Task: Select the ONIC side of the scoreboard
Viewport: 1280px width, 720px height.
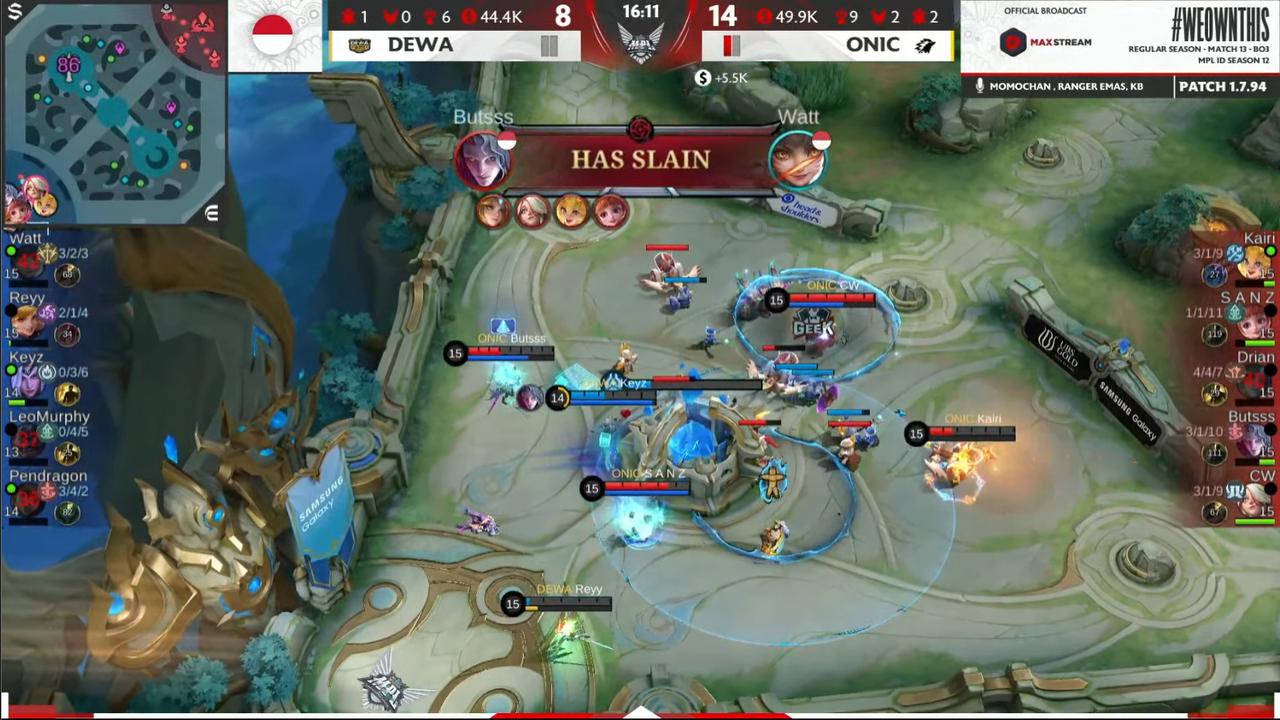Action: point(828,45)
